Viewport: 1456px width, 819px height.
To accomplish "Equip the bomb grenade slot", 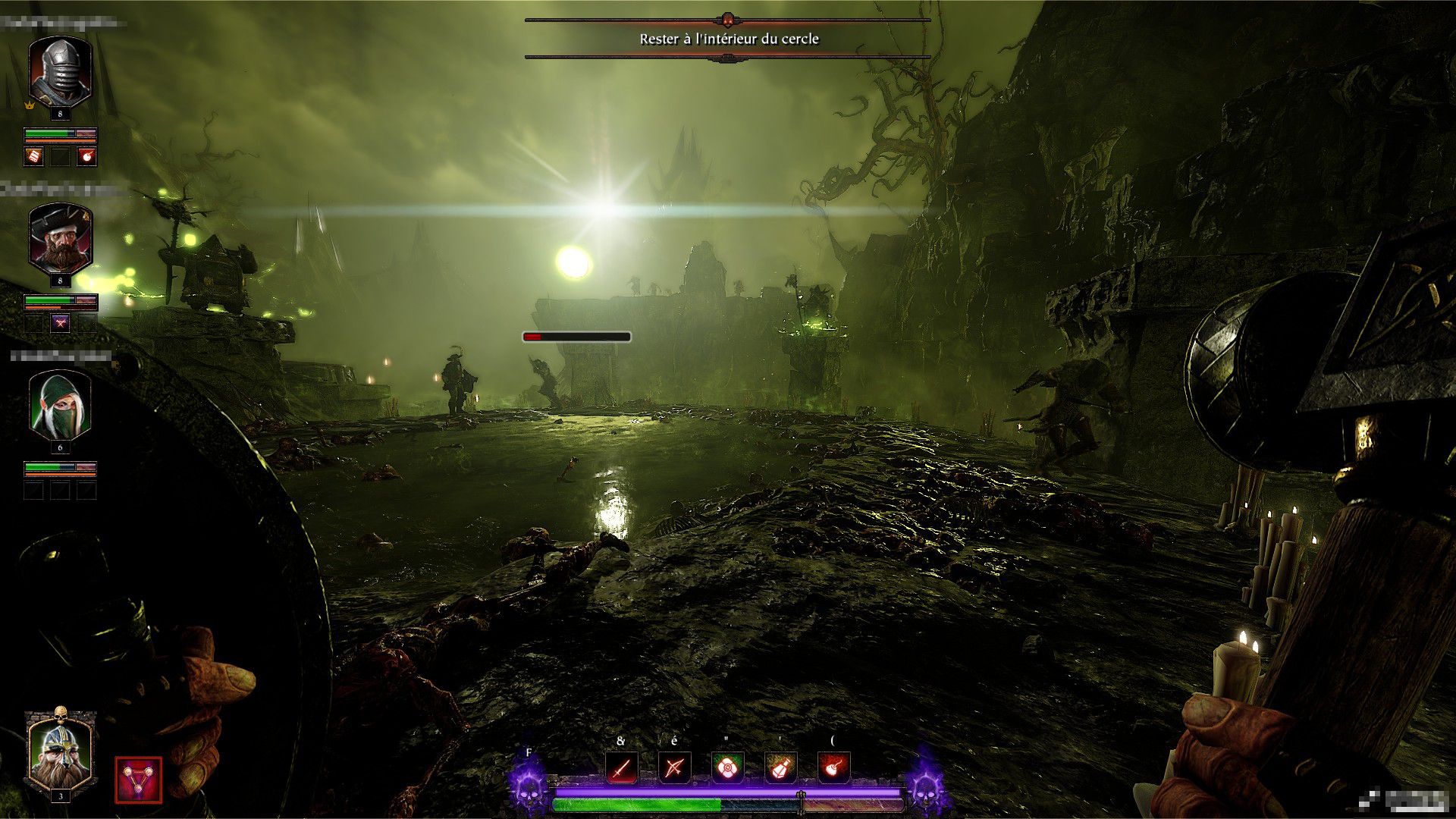I will [x=833, y=769].
